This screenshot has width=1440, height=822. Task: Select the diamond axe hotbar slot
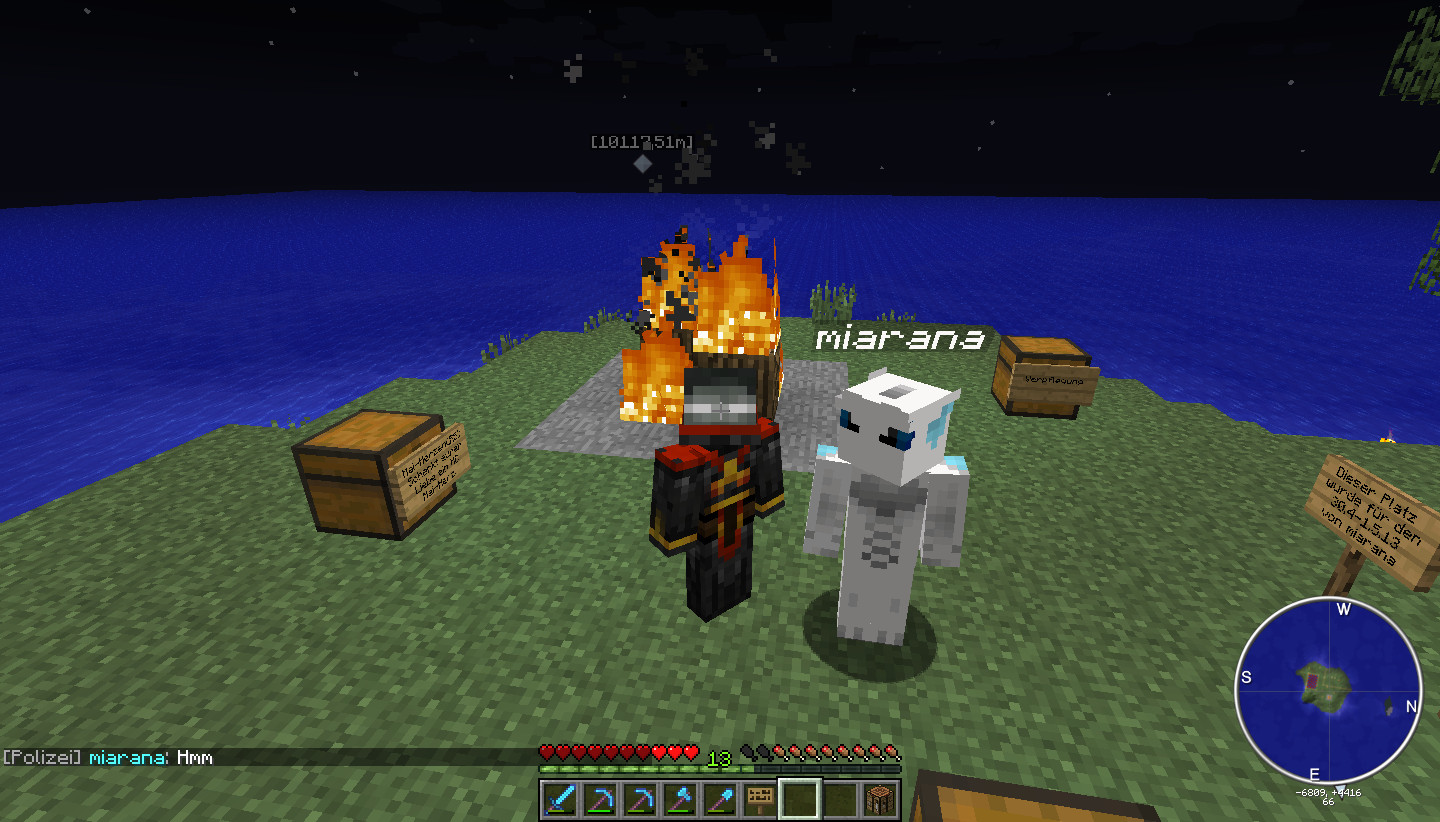(680, 799)
